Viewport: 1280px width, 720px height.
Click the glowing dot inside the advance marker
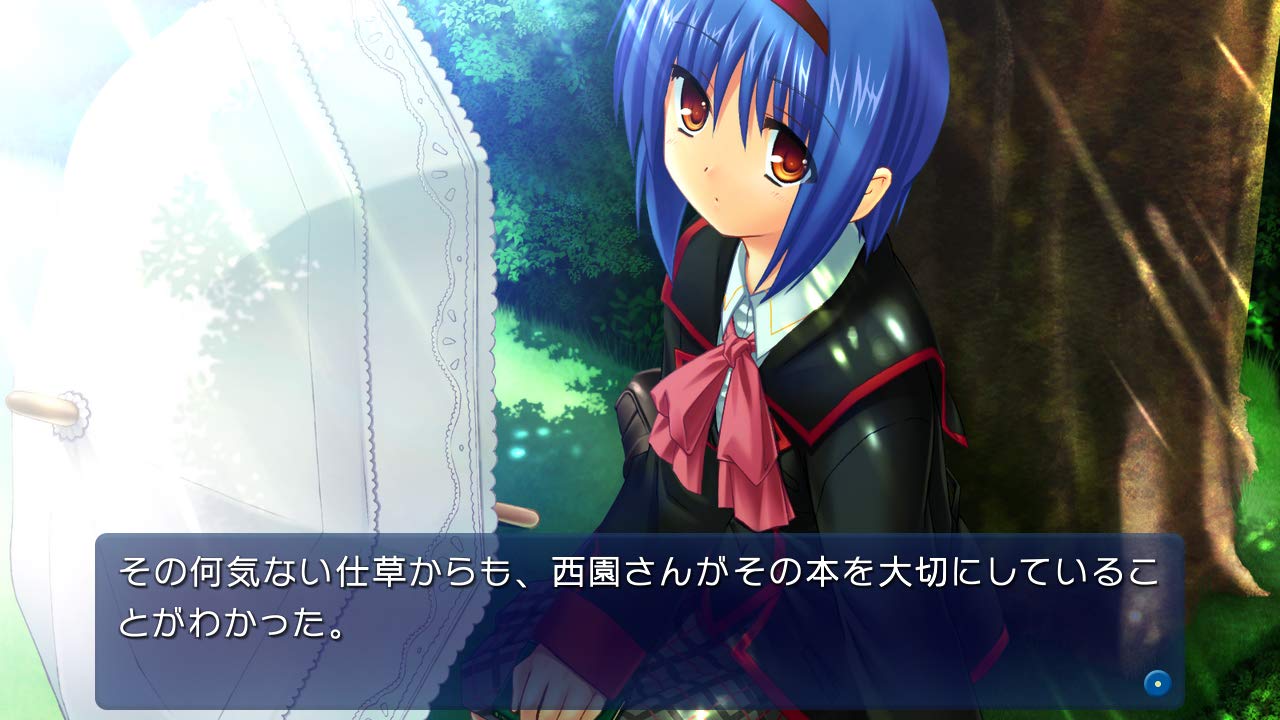point(1157,686)
